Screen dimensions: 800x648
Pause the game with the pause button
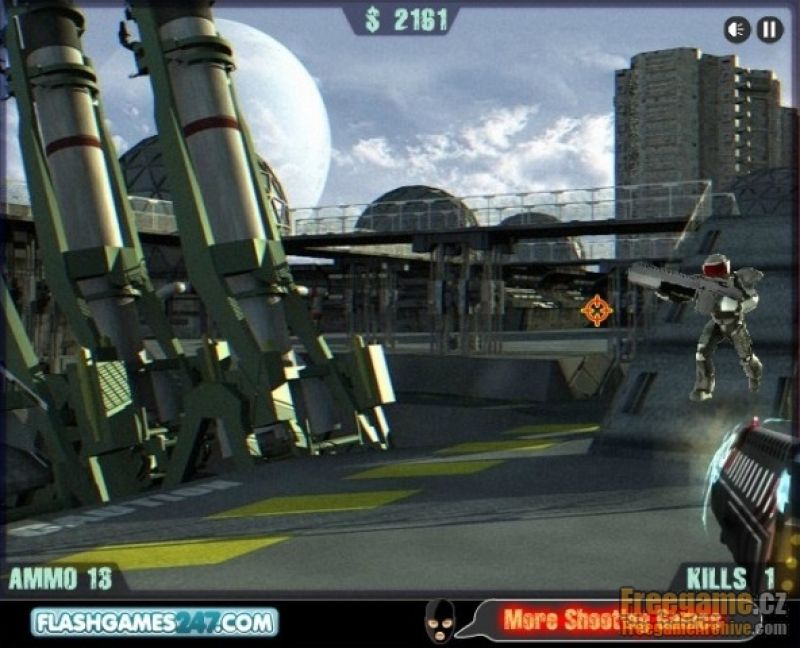(769, 30)
